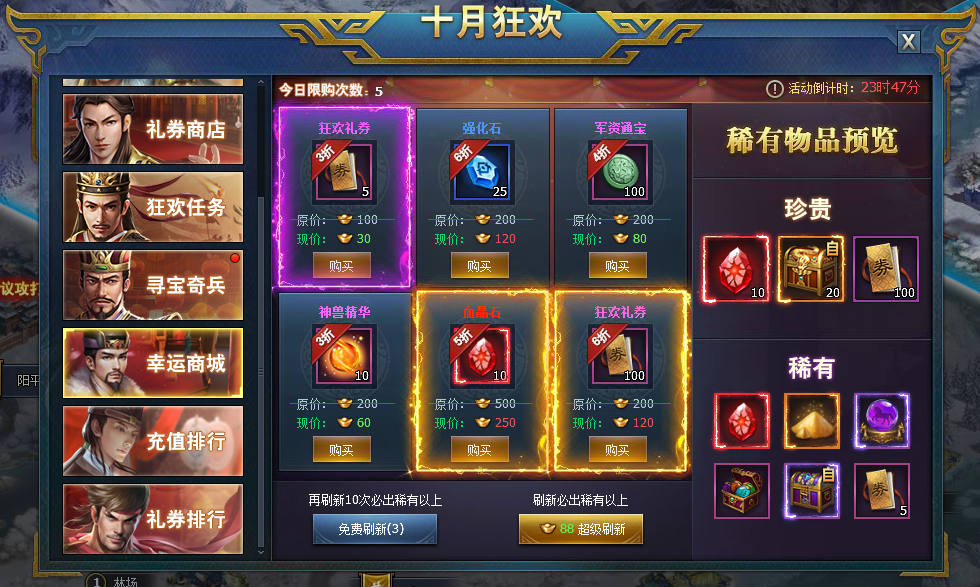The width and height of the screenshot is (980, 587).
Task: Open the 礼券商店 menu entry
Action: click(152, 129)
